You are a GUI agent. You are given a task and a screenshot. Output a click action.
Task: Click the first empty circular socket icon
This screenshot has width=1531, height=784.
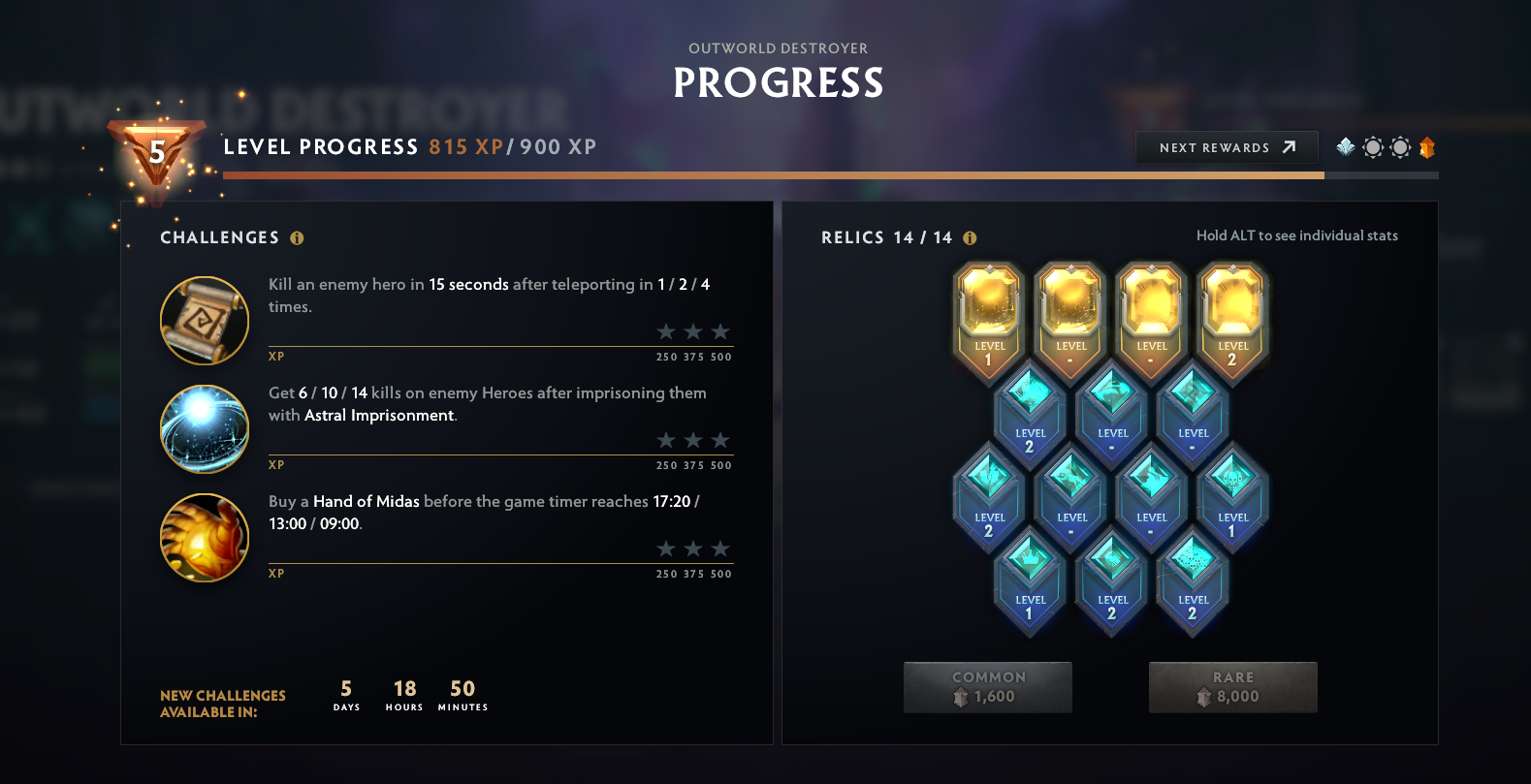click(x=1372, y=147)
